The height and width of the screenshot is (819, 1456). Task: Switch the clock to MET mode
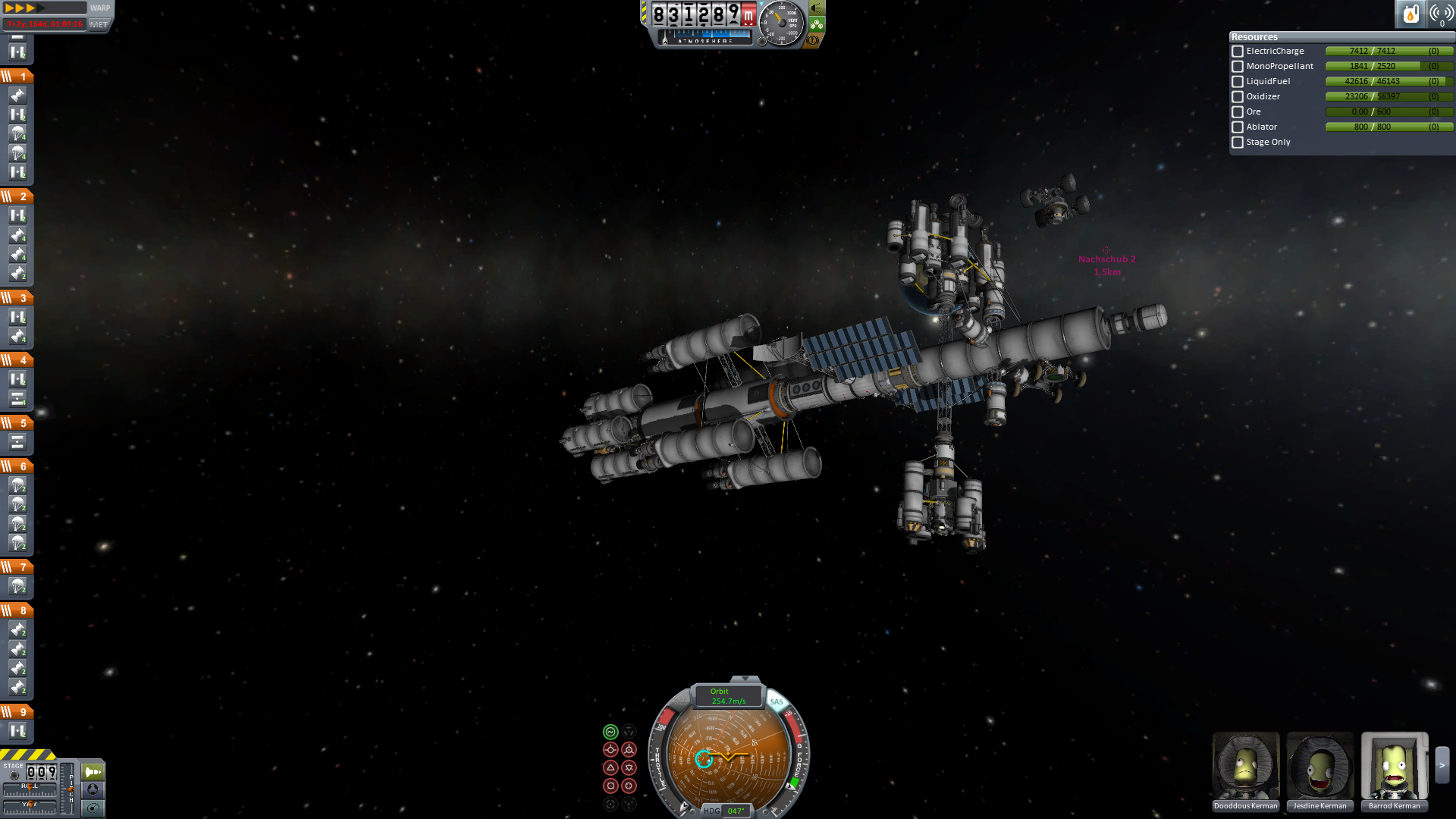[99, 24]
